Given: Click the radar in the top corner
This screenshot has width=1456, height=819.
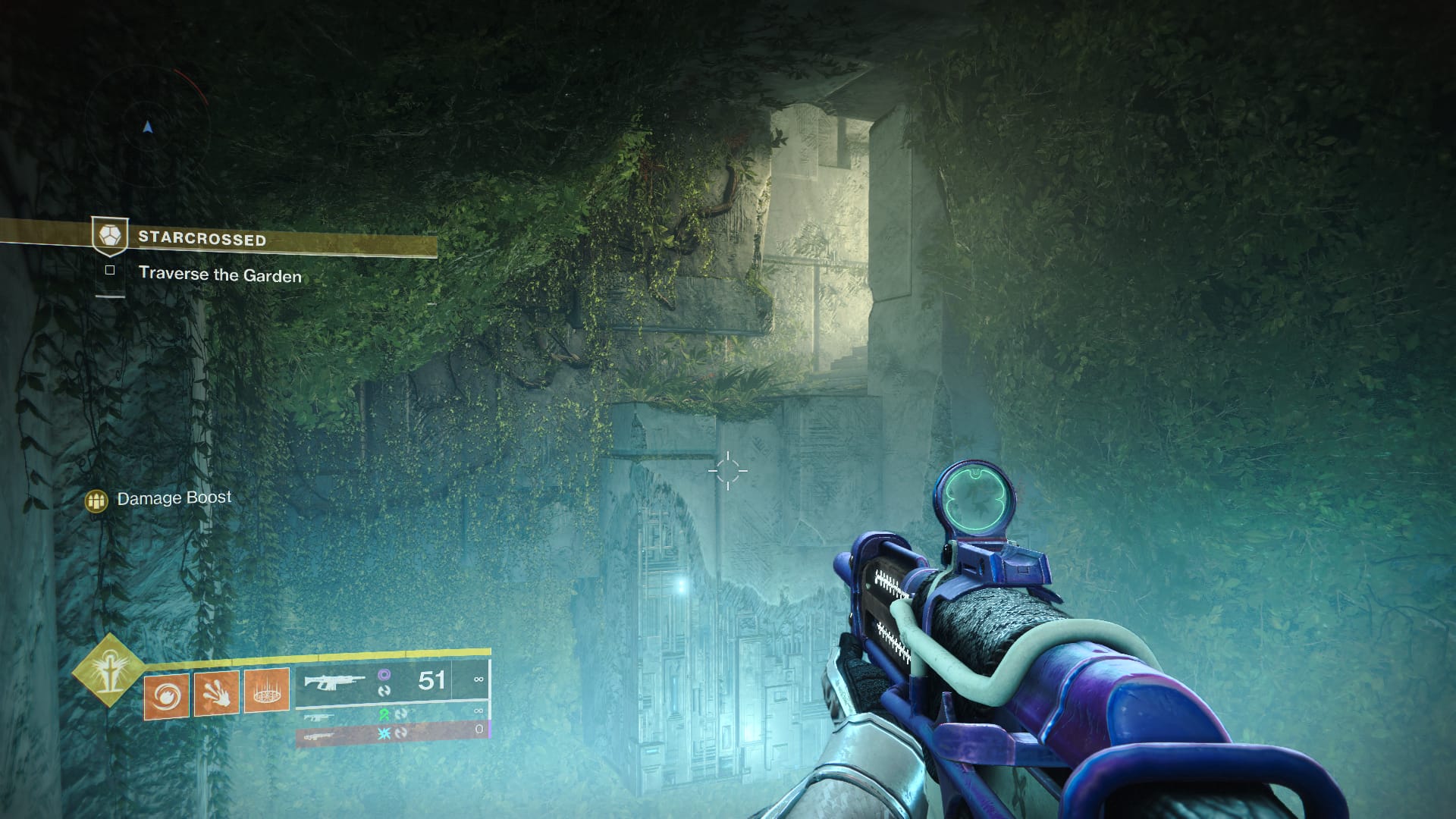Looking at the screenshot, I should [148, 127].
